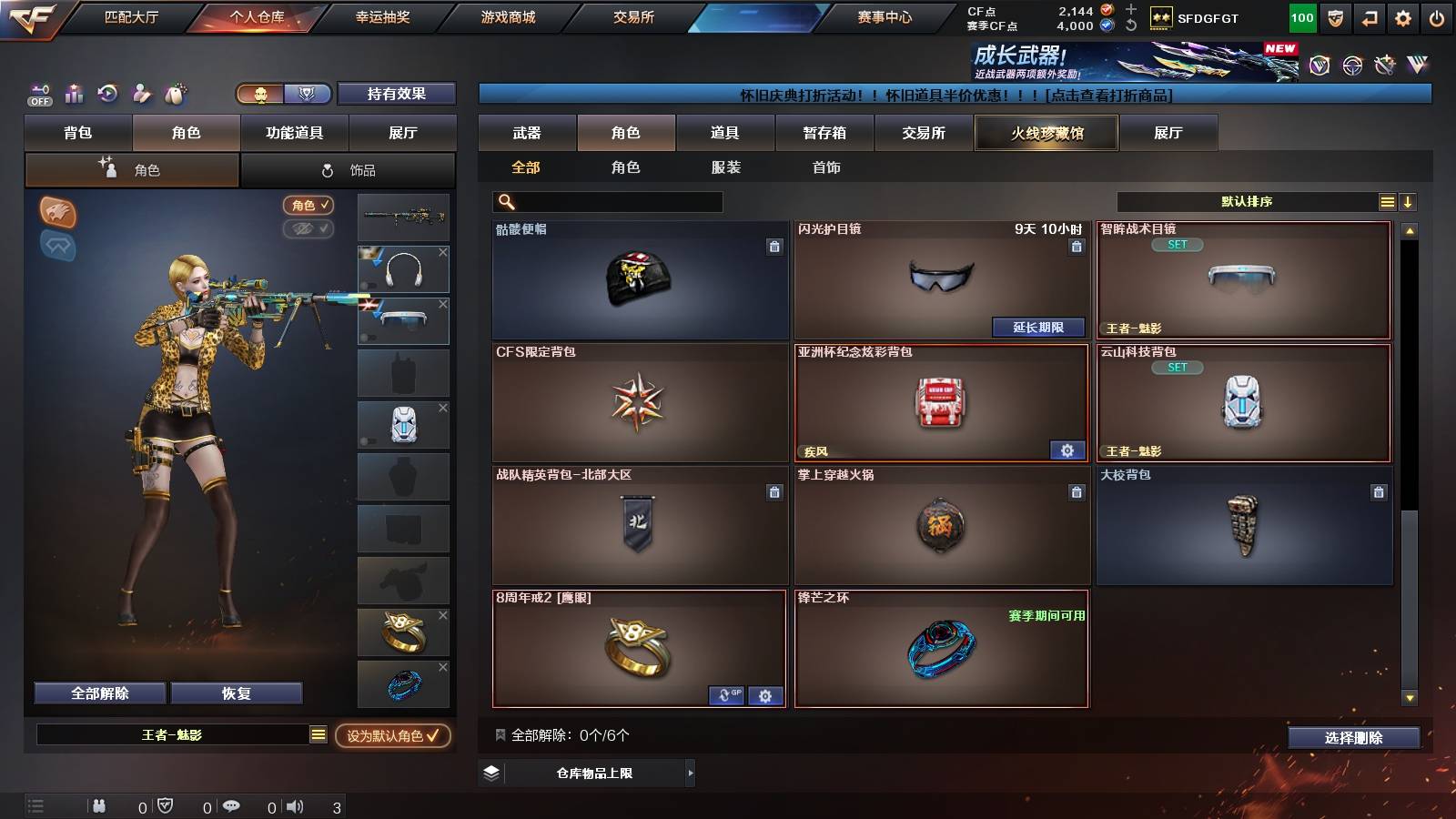The width and height of the screenshot is (1456, 819).
Task: Open the gear options on 亚洲杯纪念炫彩背包
Action: 1065,450
